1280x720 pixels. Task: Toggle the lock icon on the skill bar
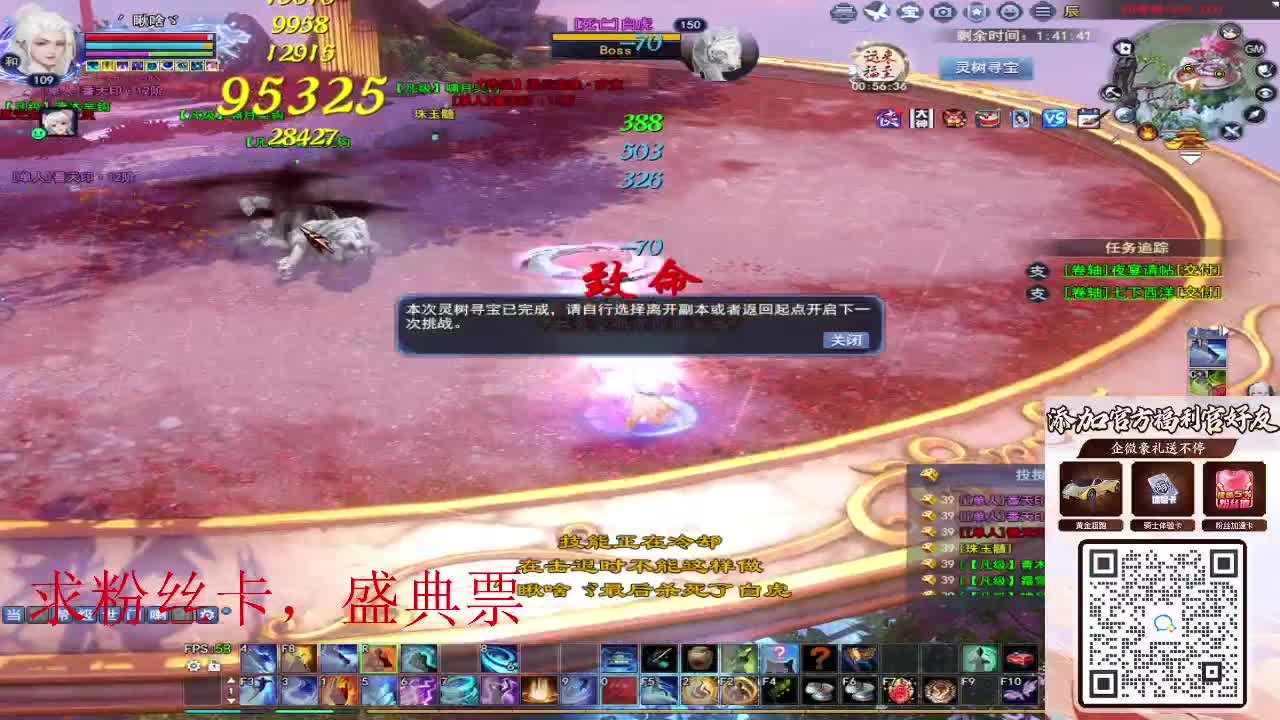[x=214, y=666]
